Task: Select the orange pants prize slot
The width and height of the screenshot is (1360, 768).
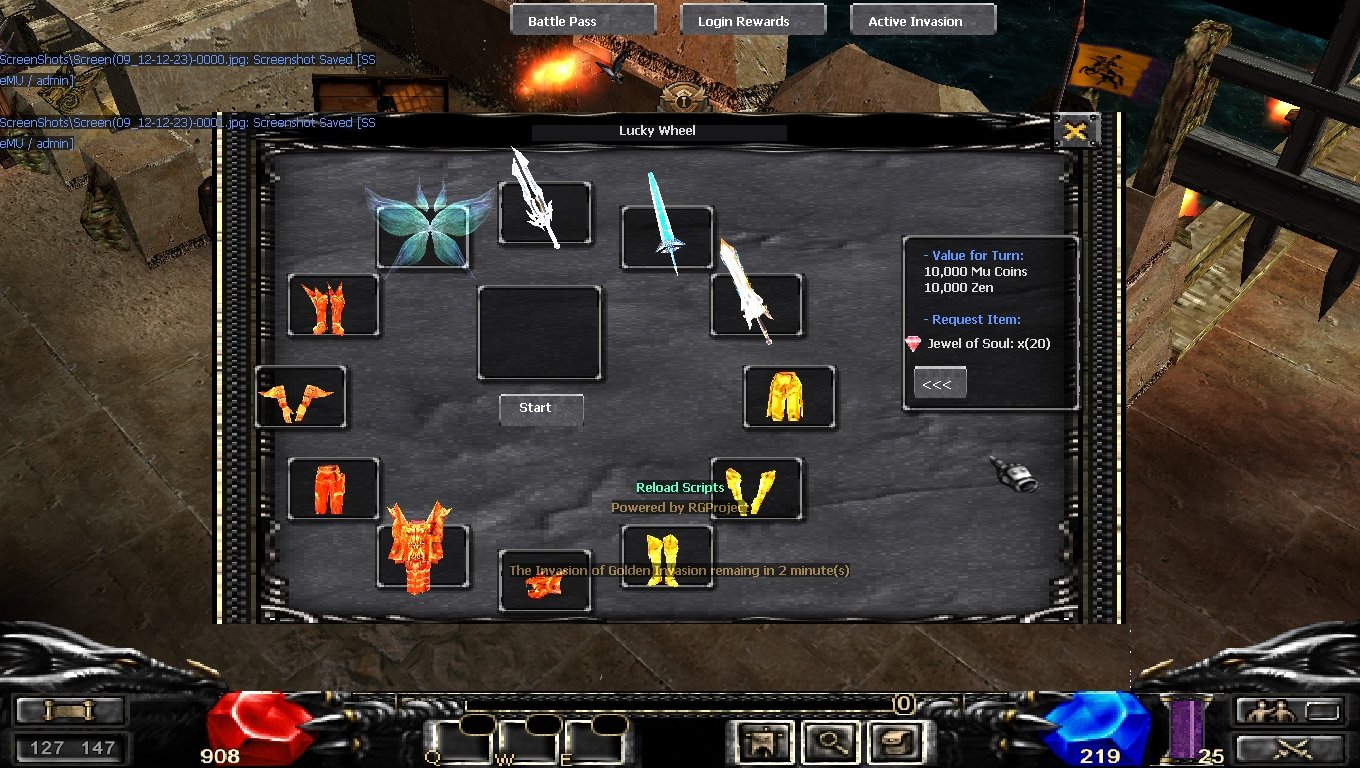Action: [333, 489]
